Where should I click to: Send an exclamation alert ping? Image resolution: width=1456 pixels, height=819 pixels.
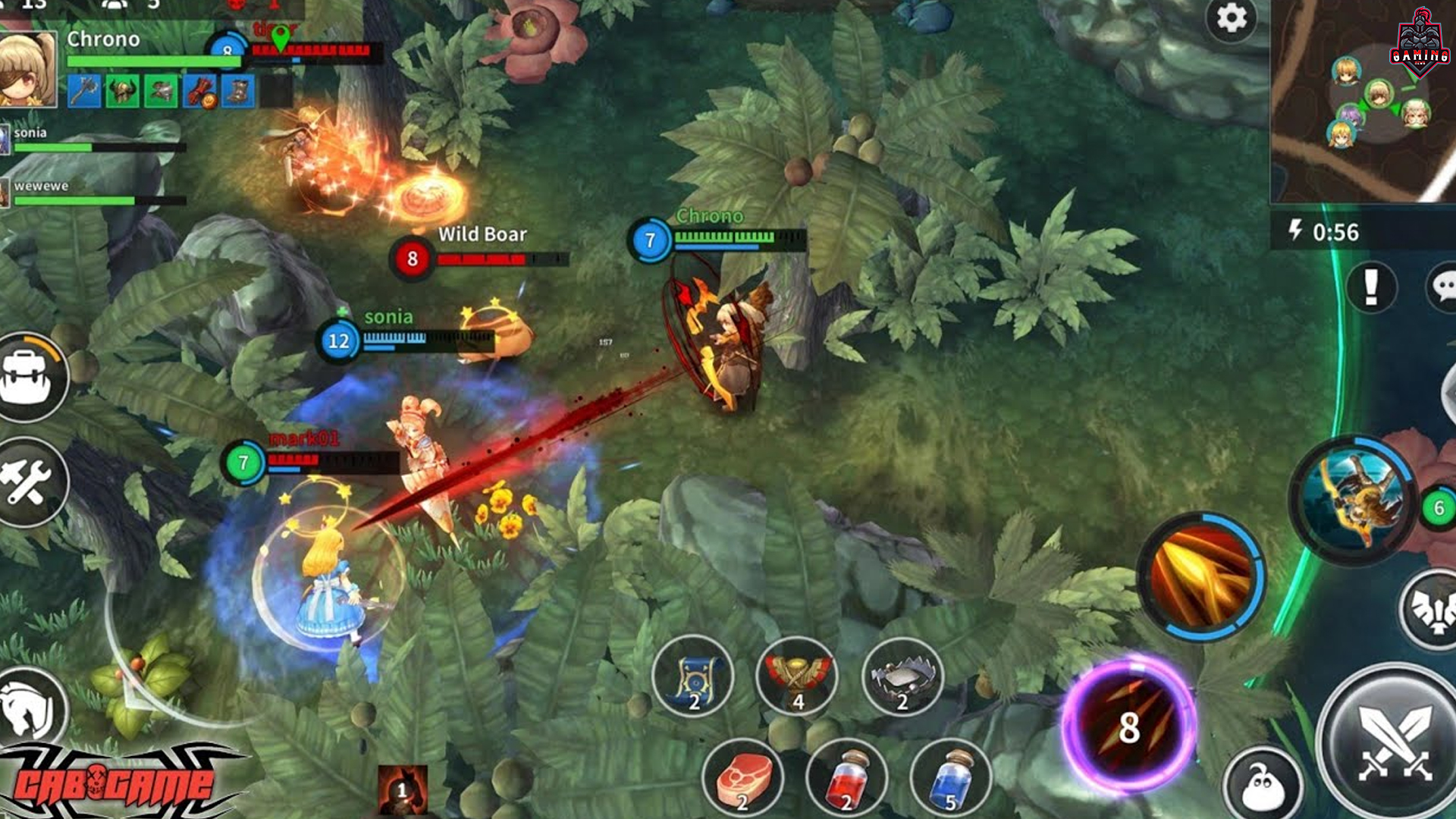[x=1371, y=287]
